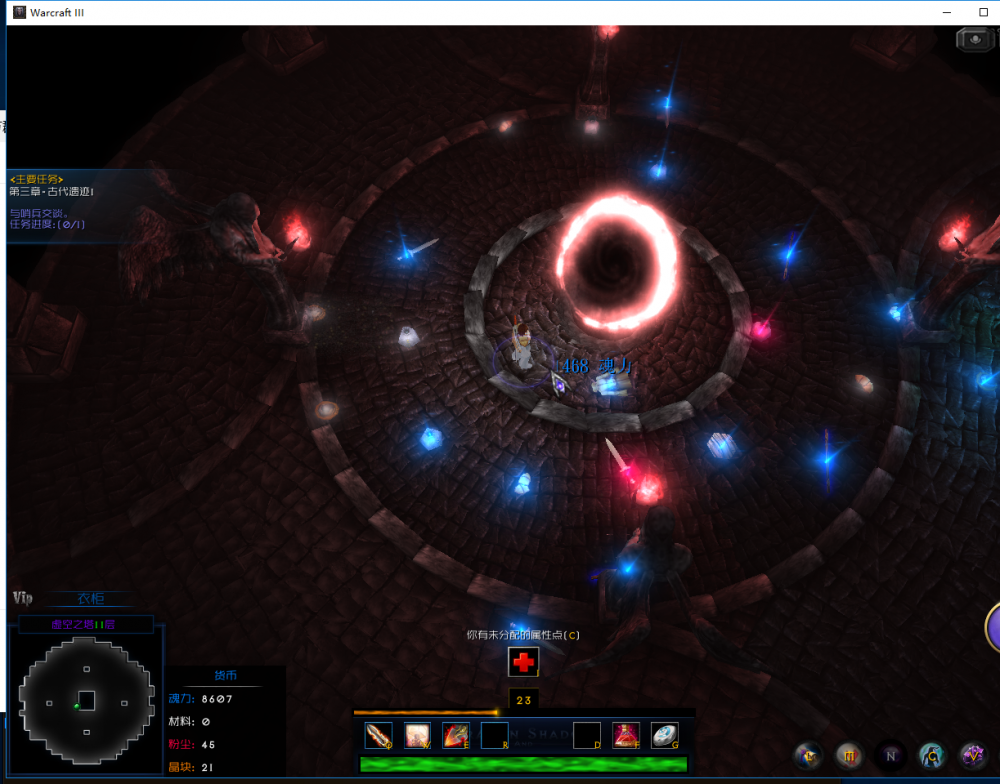Click the red cross attribute point button
Image resolution: width=1000 pixels, height=784 pixels.
tap(523, 661)
